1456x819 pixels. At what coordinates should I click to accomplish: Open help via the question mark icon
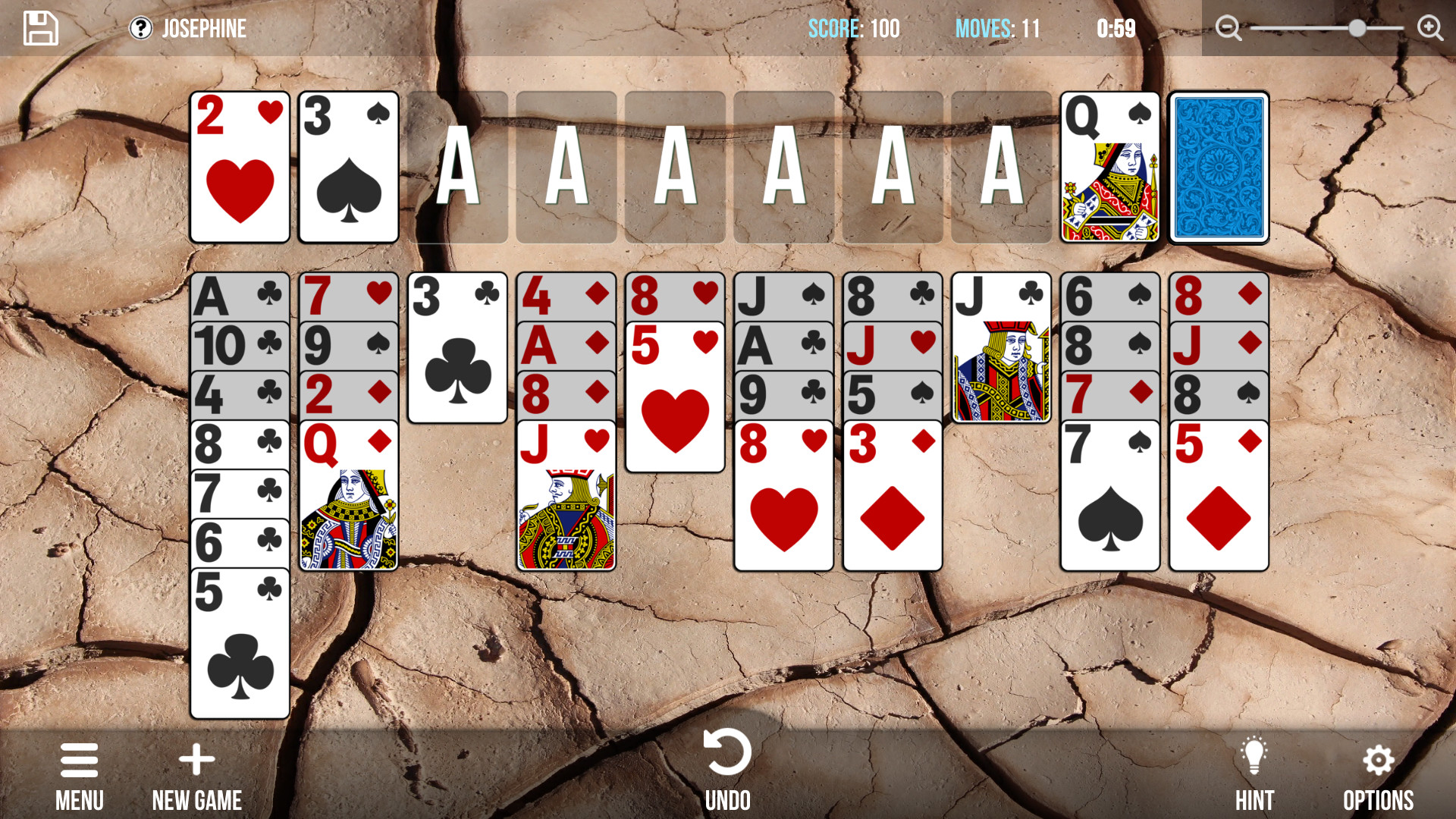[141, 28]
